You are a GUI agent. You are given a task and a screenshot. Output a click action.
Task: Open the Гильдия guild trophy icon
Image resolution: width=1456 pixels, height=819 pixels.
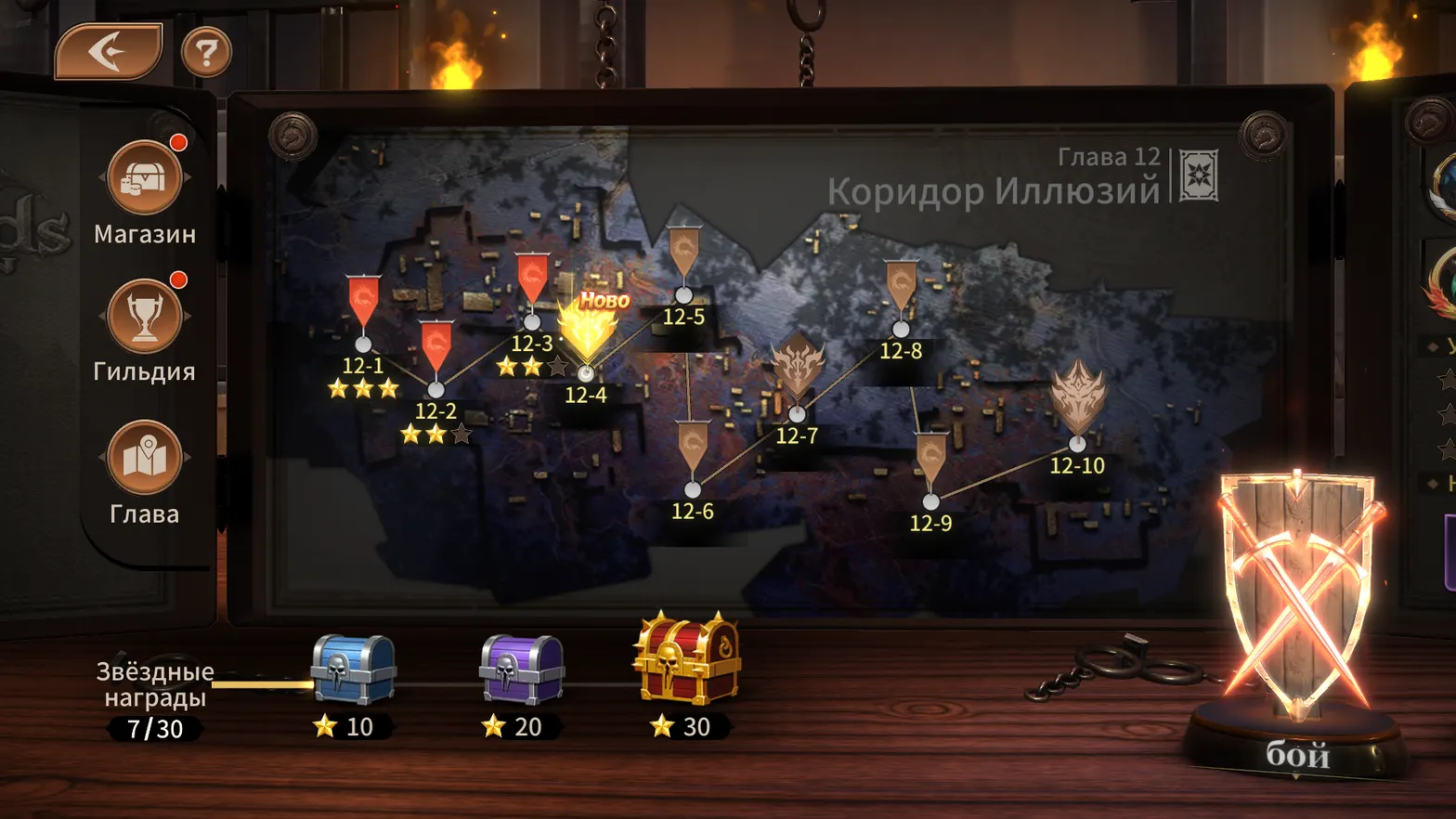(x=144, y=316)
